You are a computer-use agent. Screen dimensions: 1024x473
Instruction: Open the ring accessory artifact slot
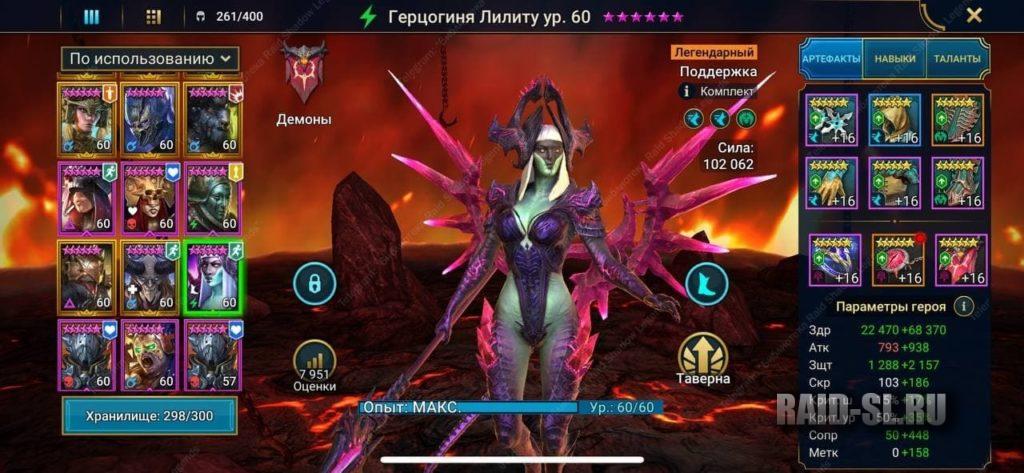pyautogui.click(x=834, y=260)
